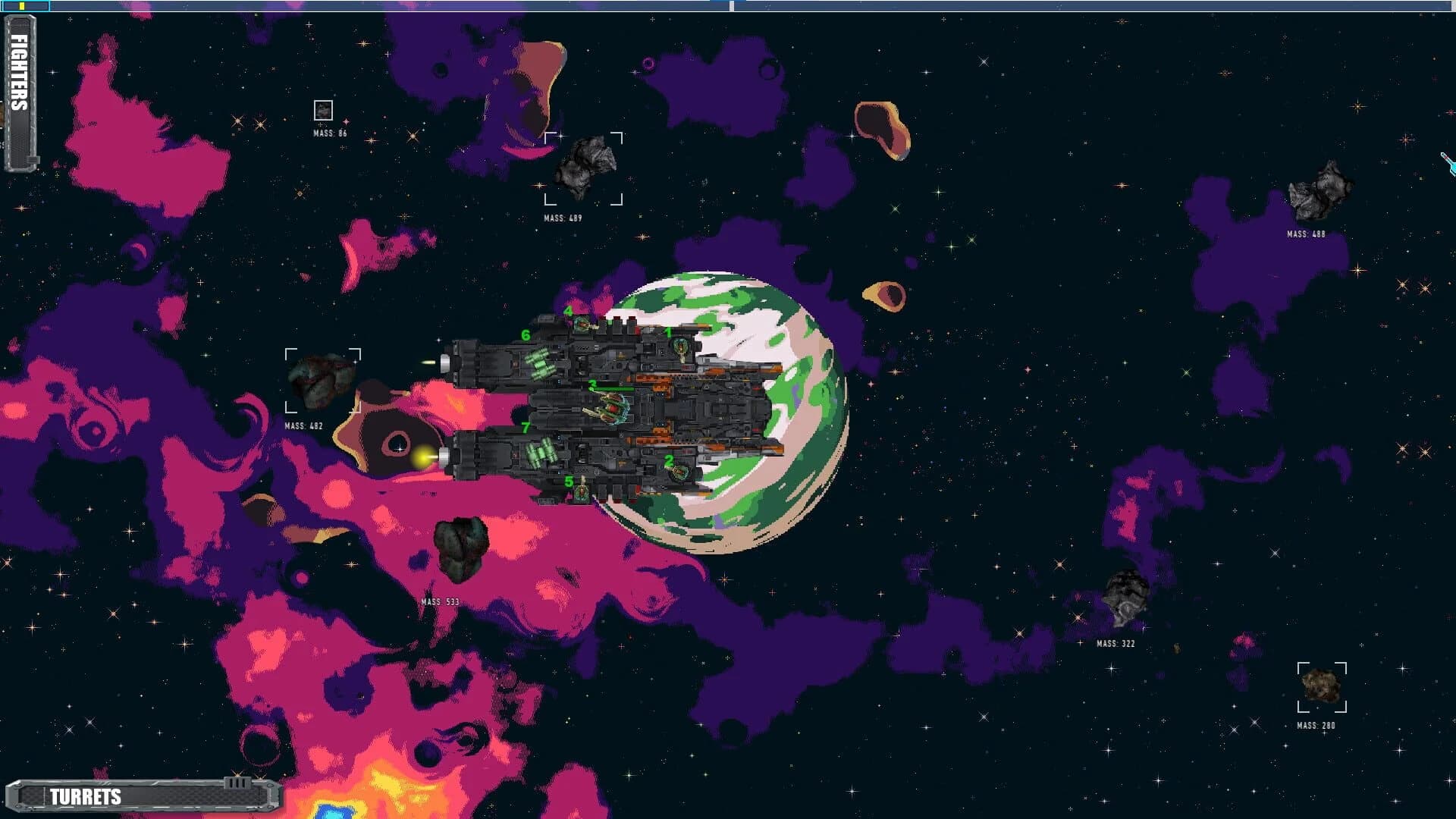Screen dimensions: 1456x819
Task: Click the green module near number 7
Action: point(541,453)
